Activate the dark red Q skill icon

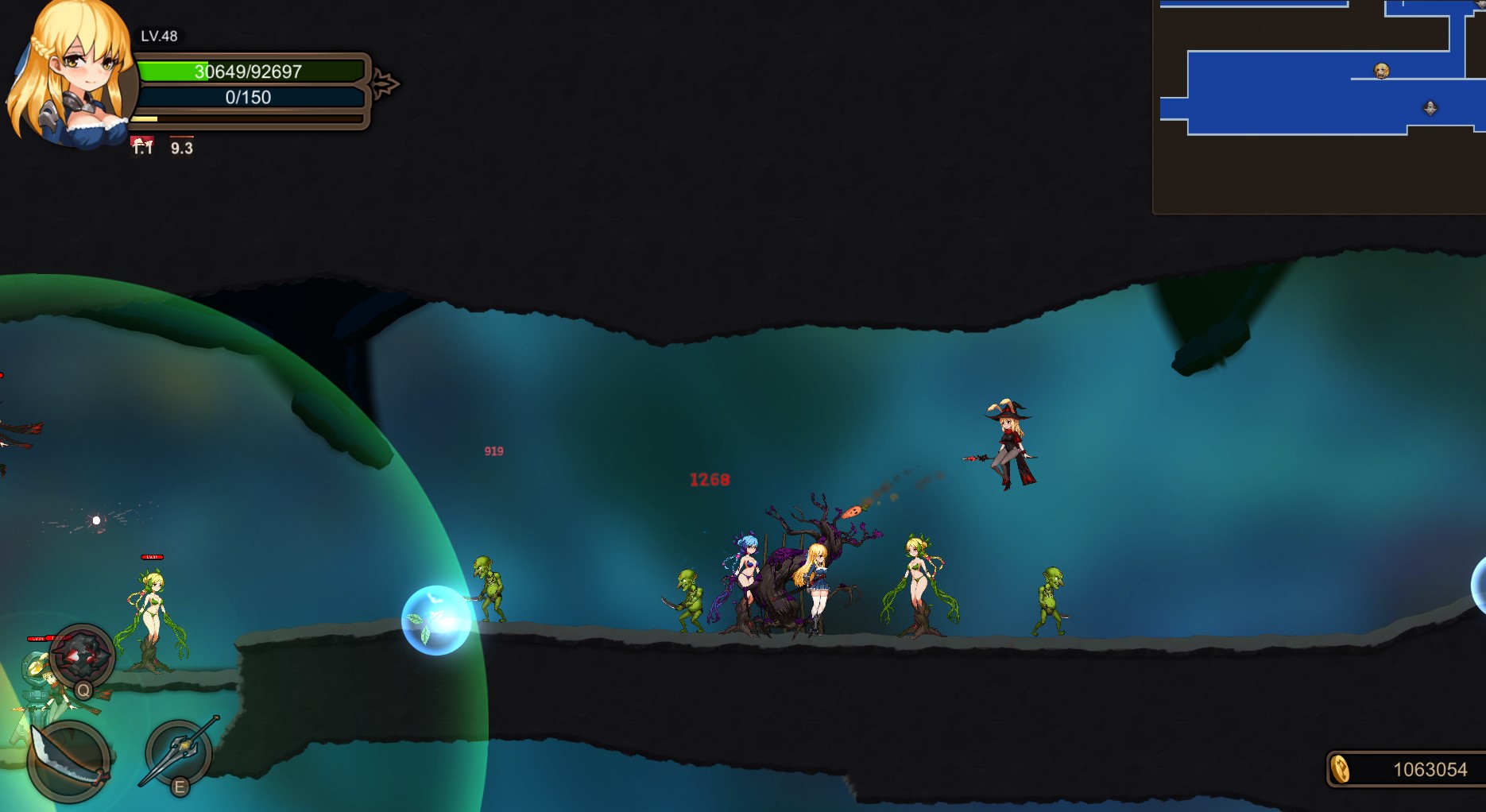(83, 656)
